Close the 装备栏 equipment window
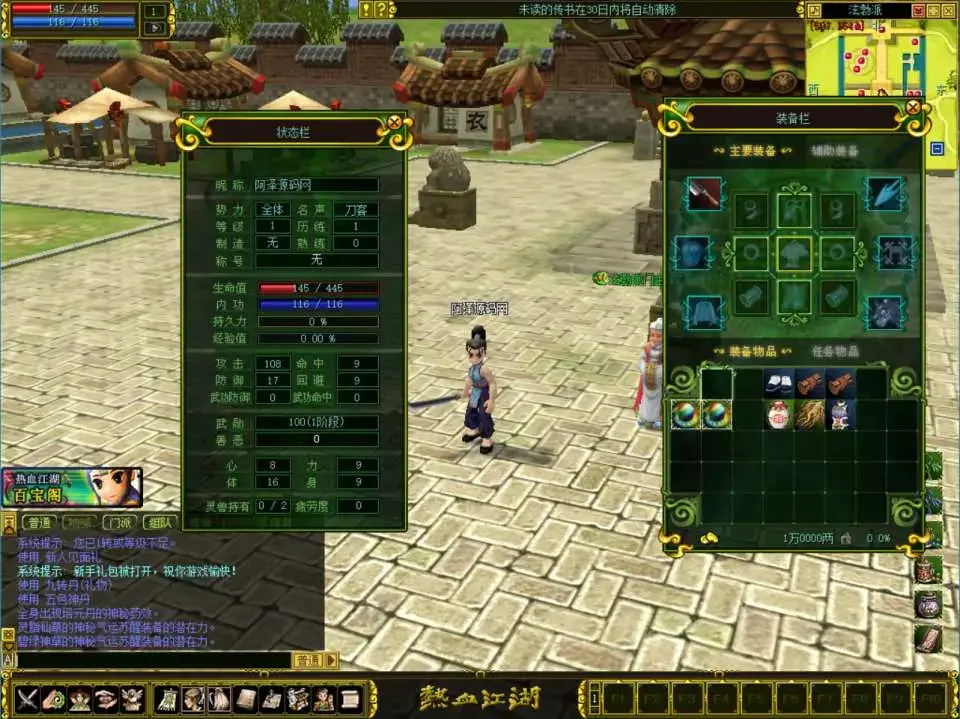The image size is (960, 719). tap(912, 107)
